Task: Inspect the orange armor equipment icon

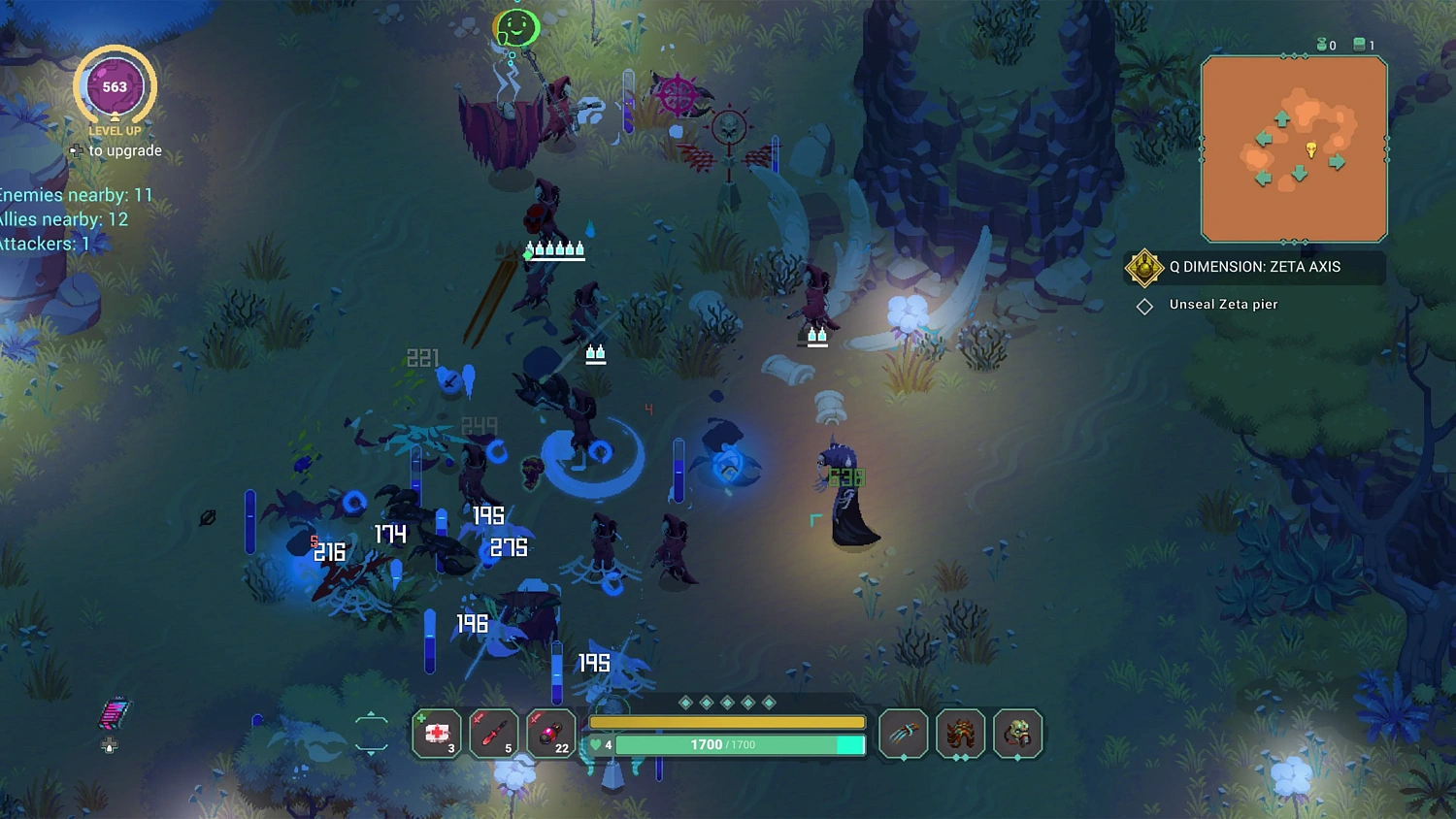Action: point(960,734)
